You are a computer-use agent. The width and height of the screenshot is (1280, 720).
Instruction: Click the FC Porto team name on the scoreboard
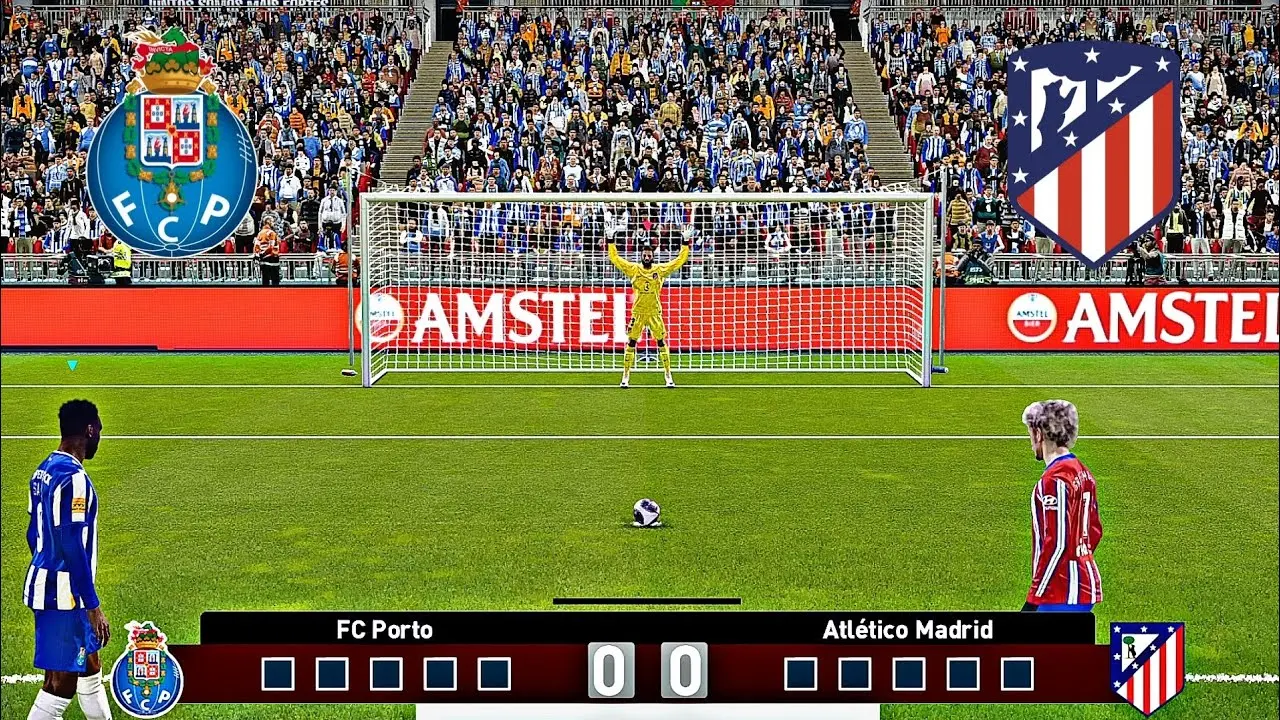pyautogui.click(x=384, y=629)
